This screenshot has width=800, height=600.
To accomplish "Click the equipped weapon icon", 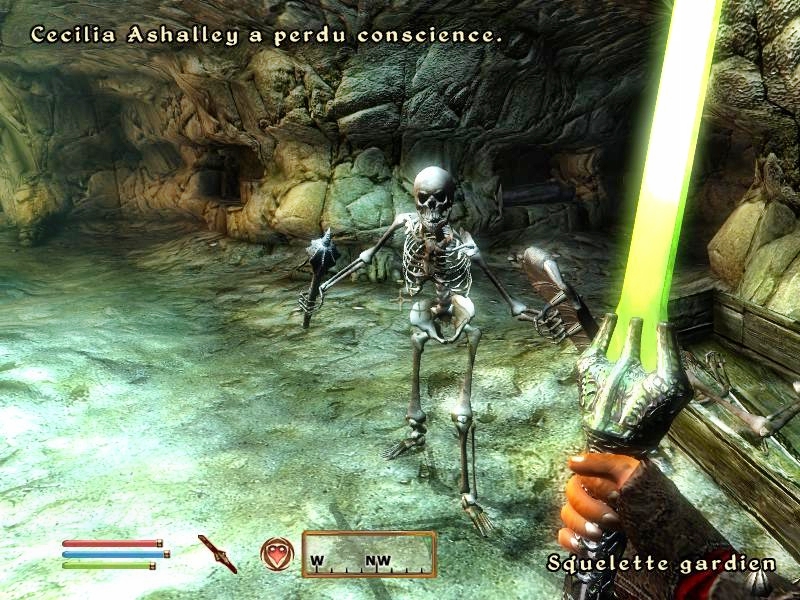I will [x=217, y=553].
